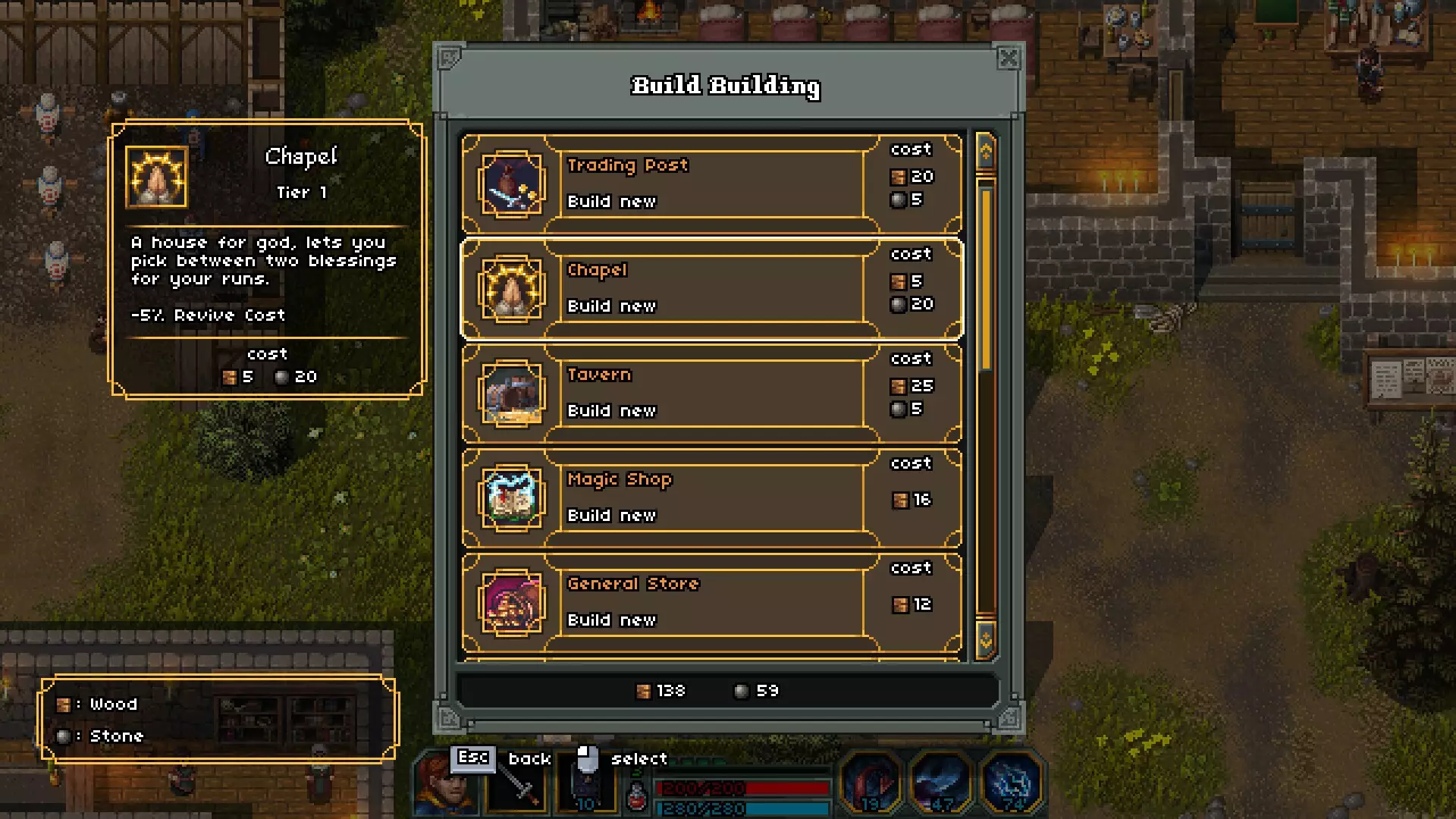
Task: Click the wood resource icon in legend
Action: 62,704
